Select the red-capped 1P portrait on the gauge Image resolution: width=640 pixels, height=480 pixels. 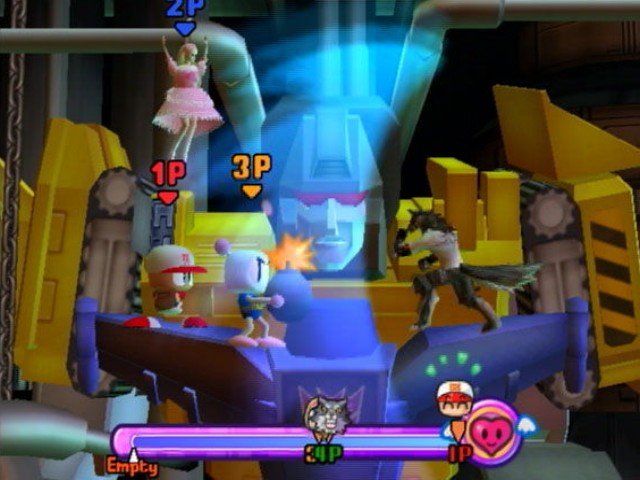tap(455, 402)
